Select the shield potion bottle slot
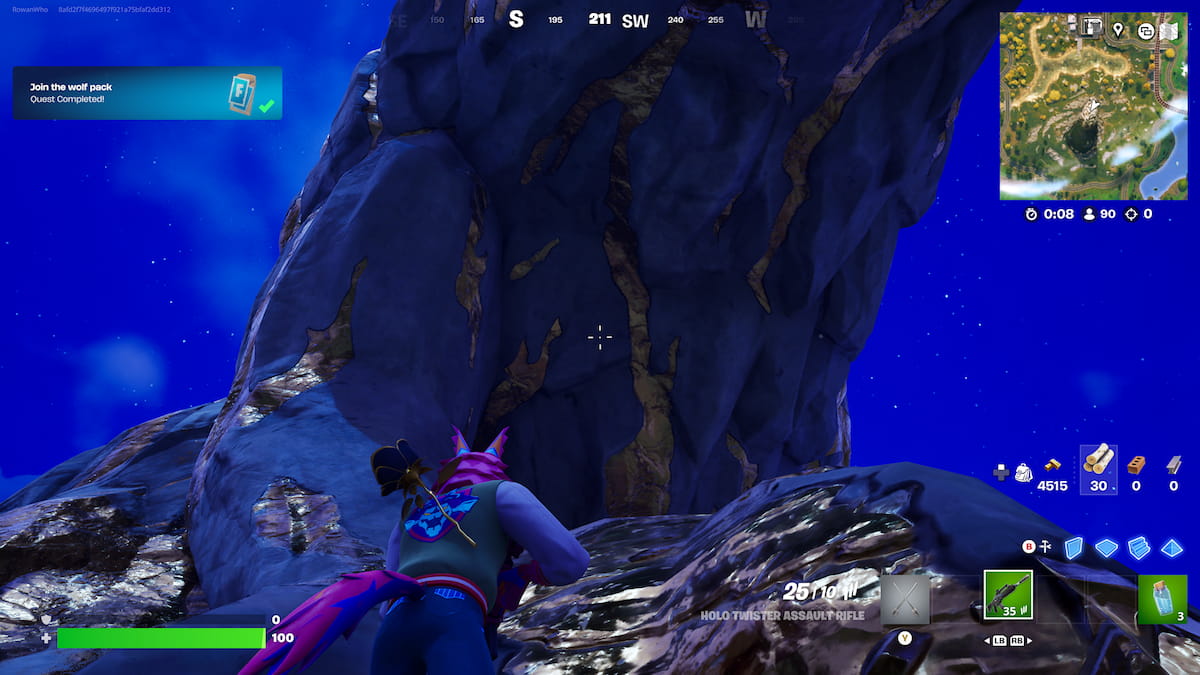This screenshot has height=675, width=1200. (x=1162, y=599)
